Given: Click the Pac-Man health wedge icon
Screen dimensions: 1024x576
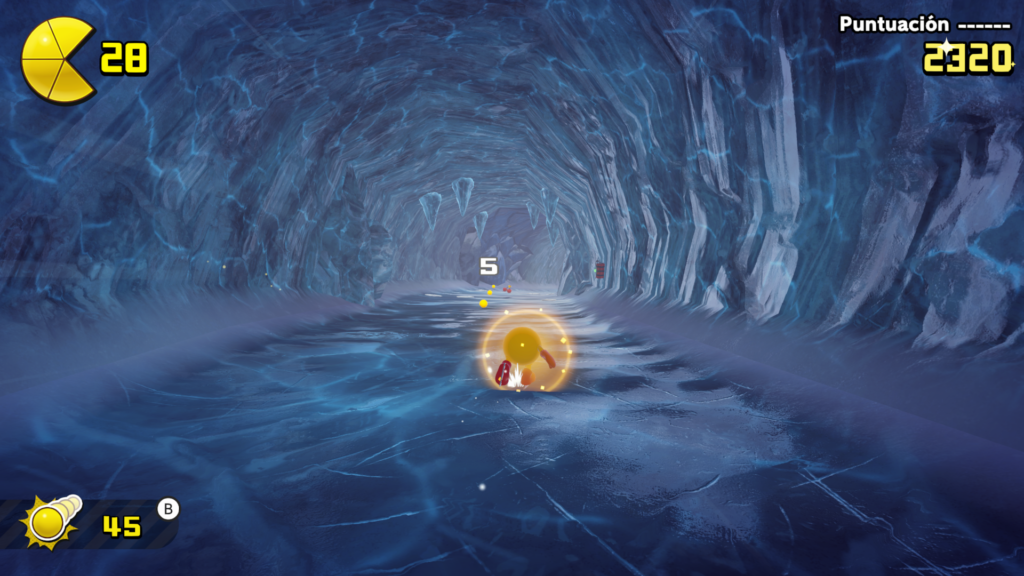Looking at the screenshot, I should (57, 60).
